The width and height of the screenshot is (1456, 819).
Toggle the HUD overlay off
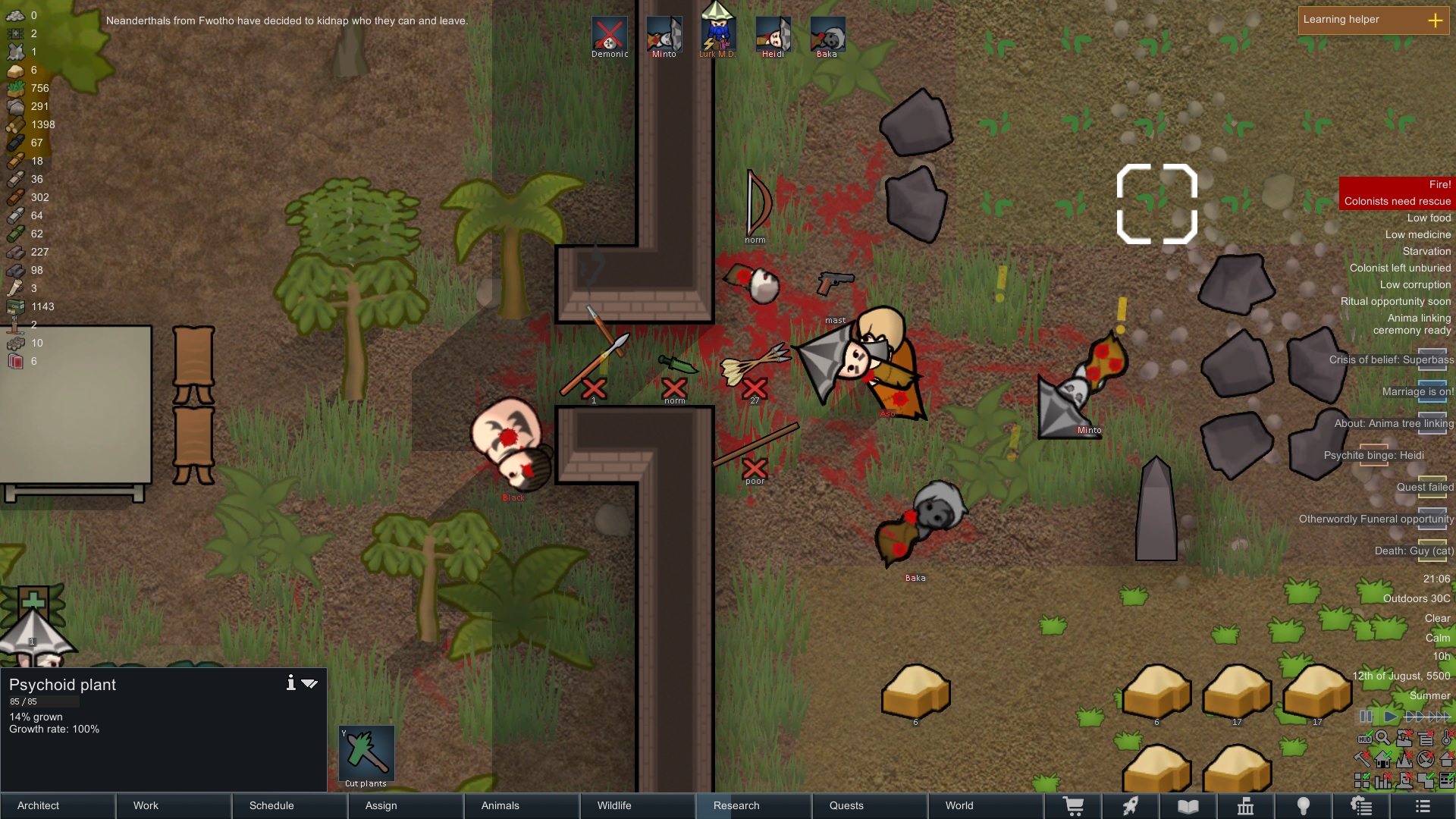click(x=1365, y=738)
